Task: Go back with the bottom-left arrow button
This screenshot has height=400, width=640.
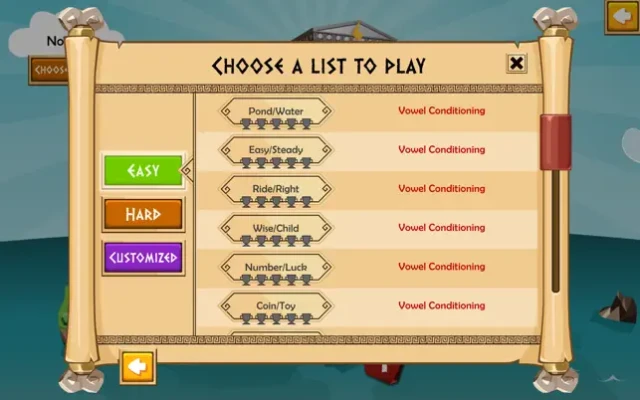Action: (138, 366)
